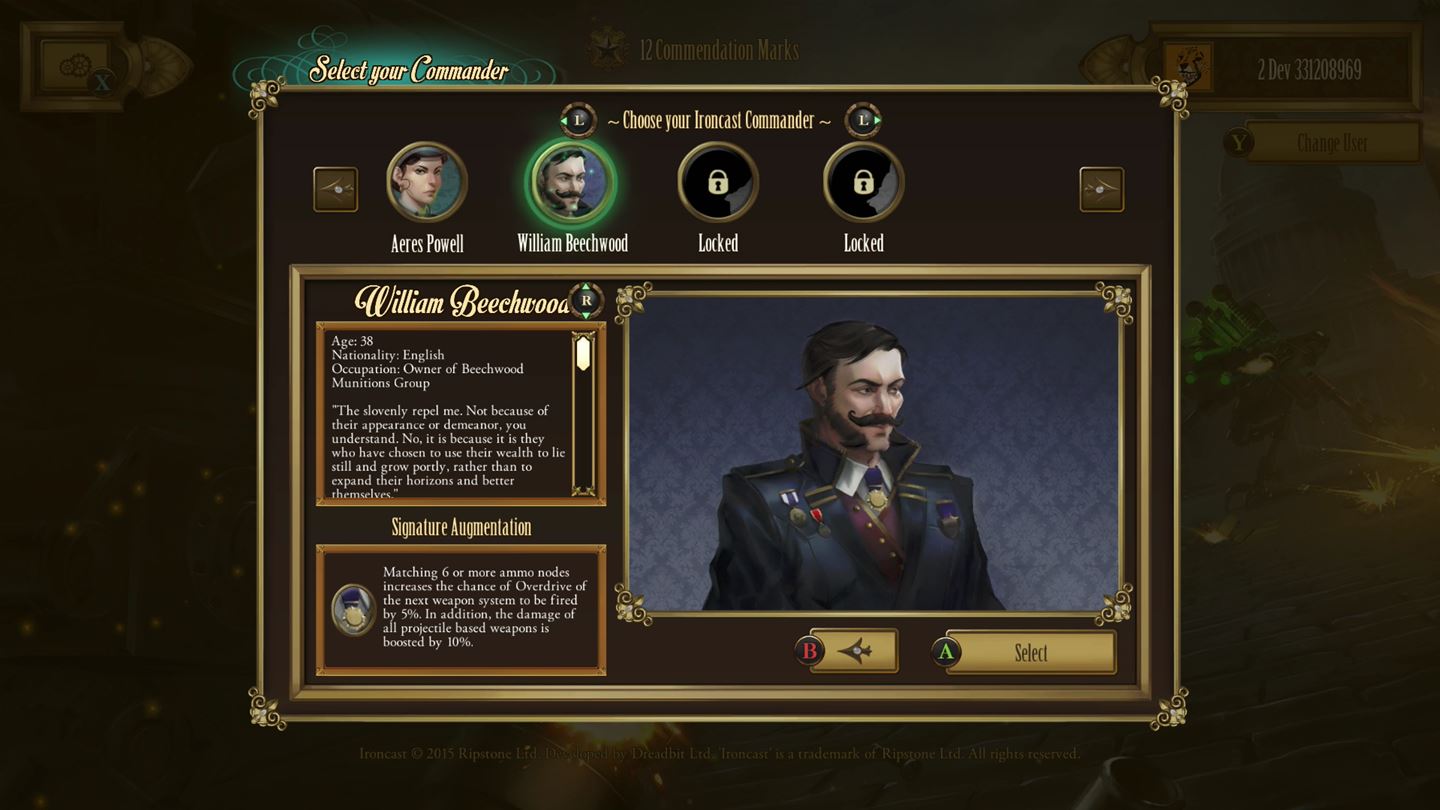Click the right navigation arrow panel
Viewport: 1440px width, 810px height.
[1104, 188]
